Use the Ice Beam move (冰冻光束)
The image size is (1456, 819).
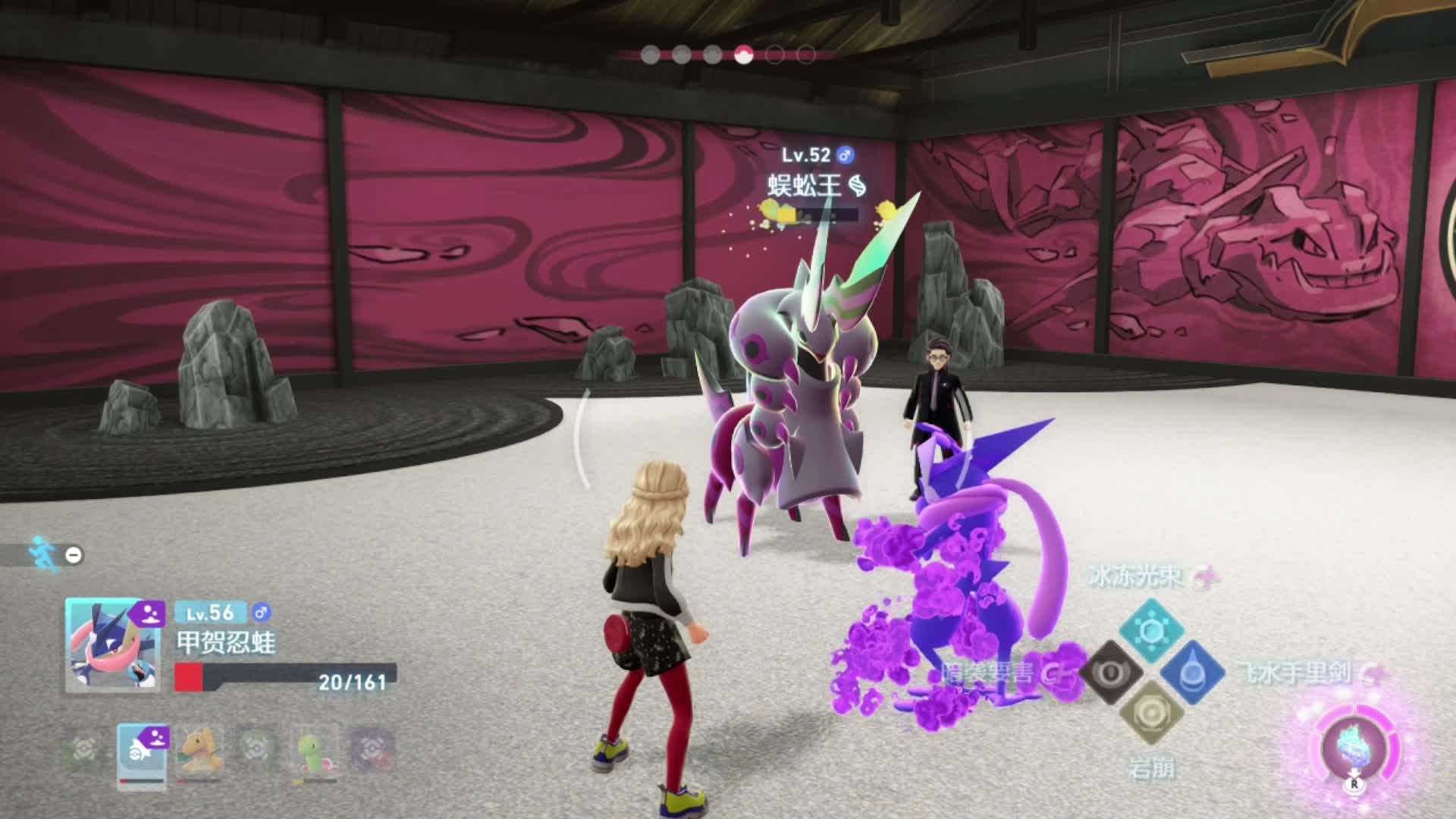(x=1151, y=629)
